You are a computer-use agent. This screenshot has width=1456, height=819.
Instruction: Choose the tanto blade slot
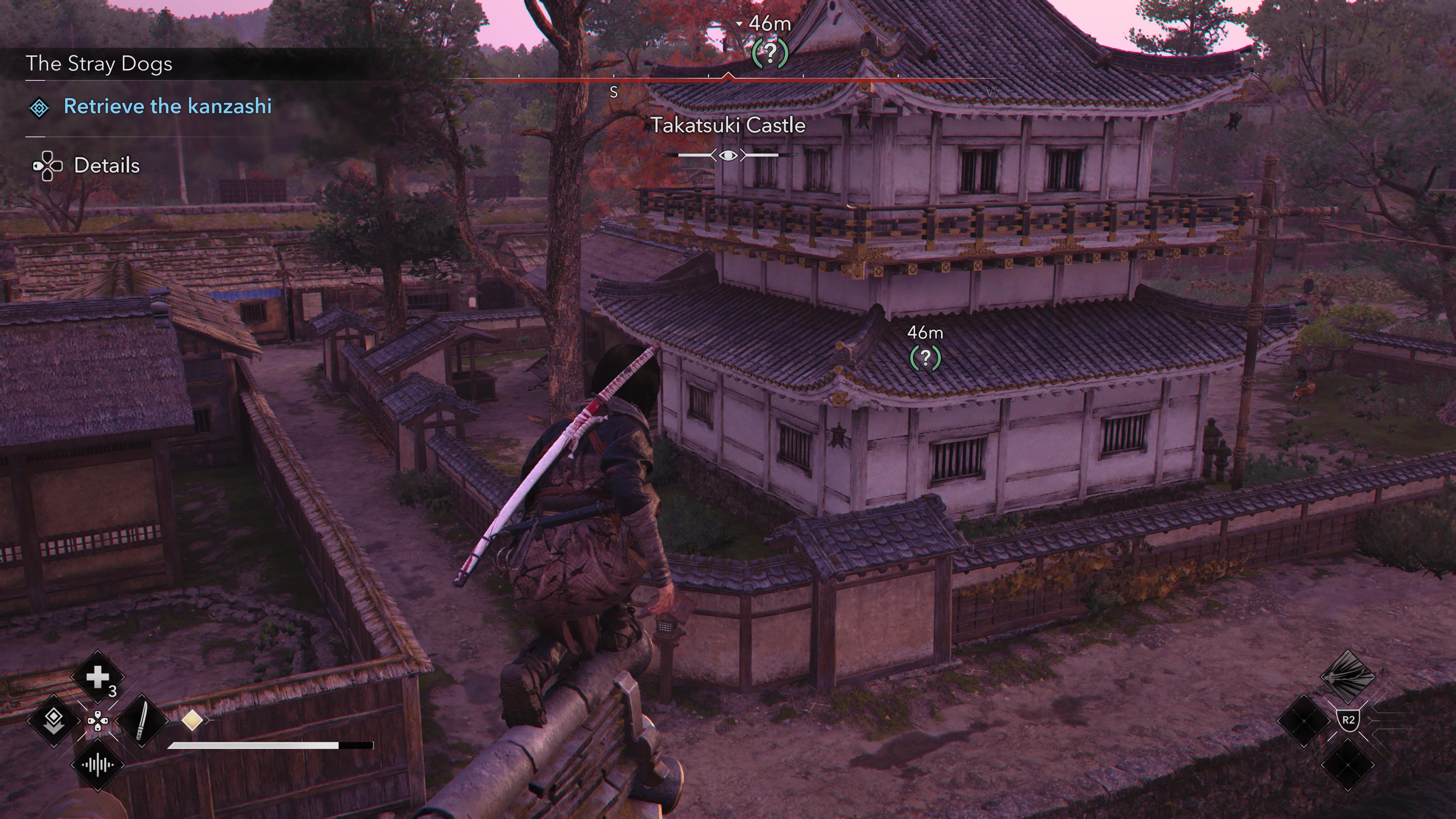(x=141, y=721)
